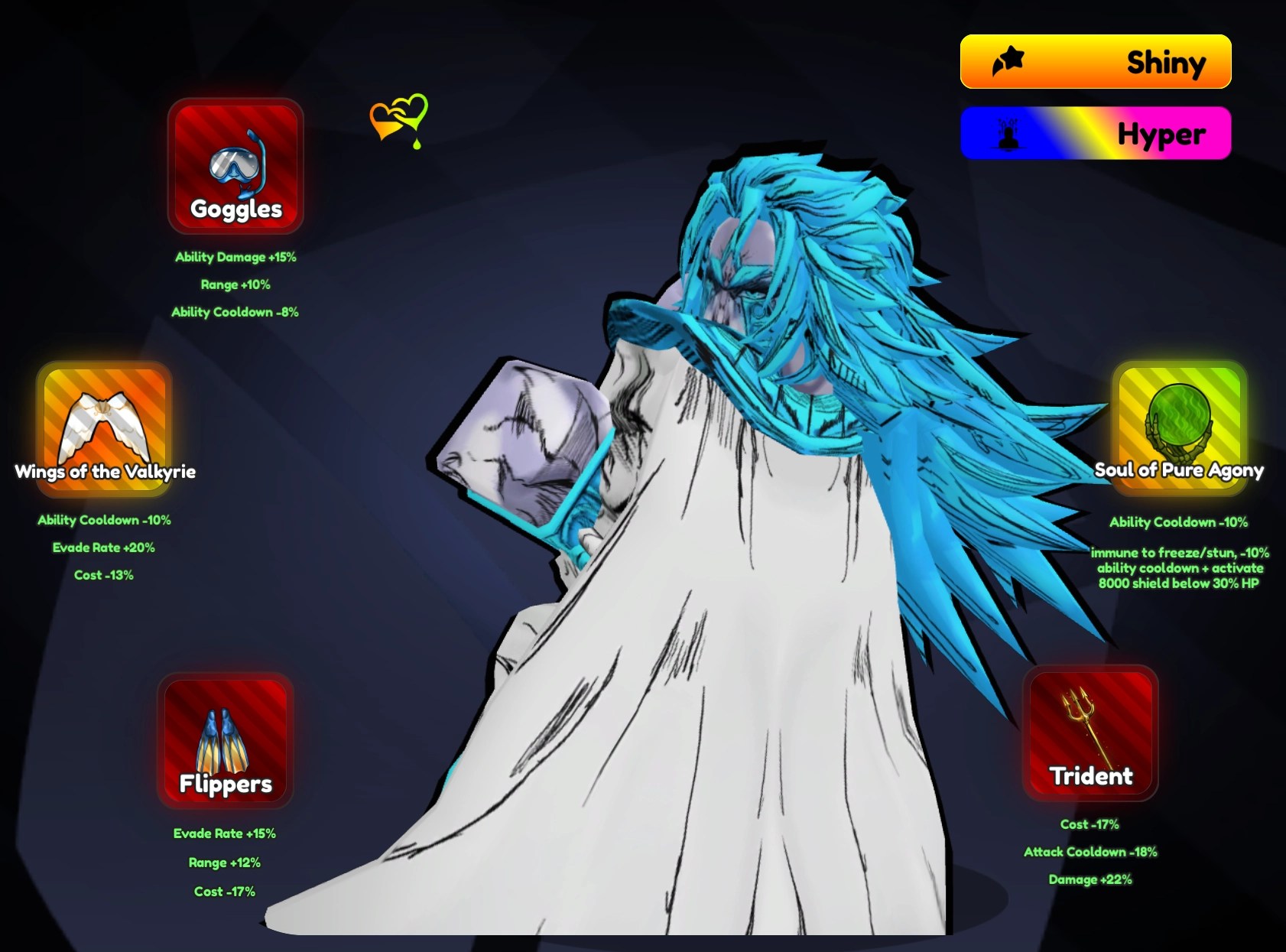Click the Ability Cooldown -10% under Soul of Pure Agony
This screenshot has width=1286, height=952.
coord(1180,525)
